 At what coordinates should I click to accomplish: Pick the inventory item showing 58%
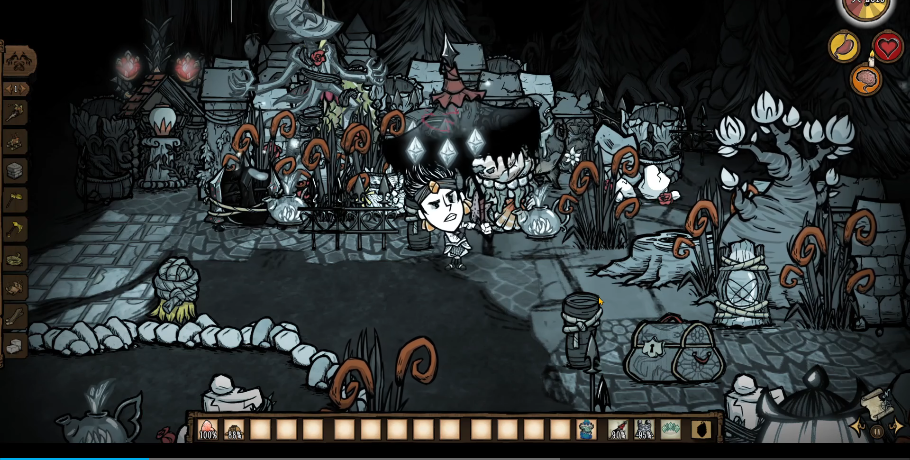(x=235, y=430)
